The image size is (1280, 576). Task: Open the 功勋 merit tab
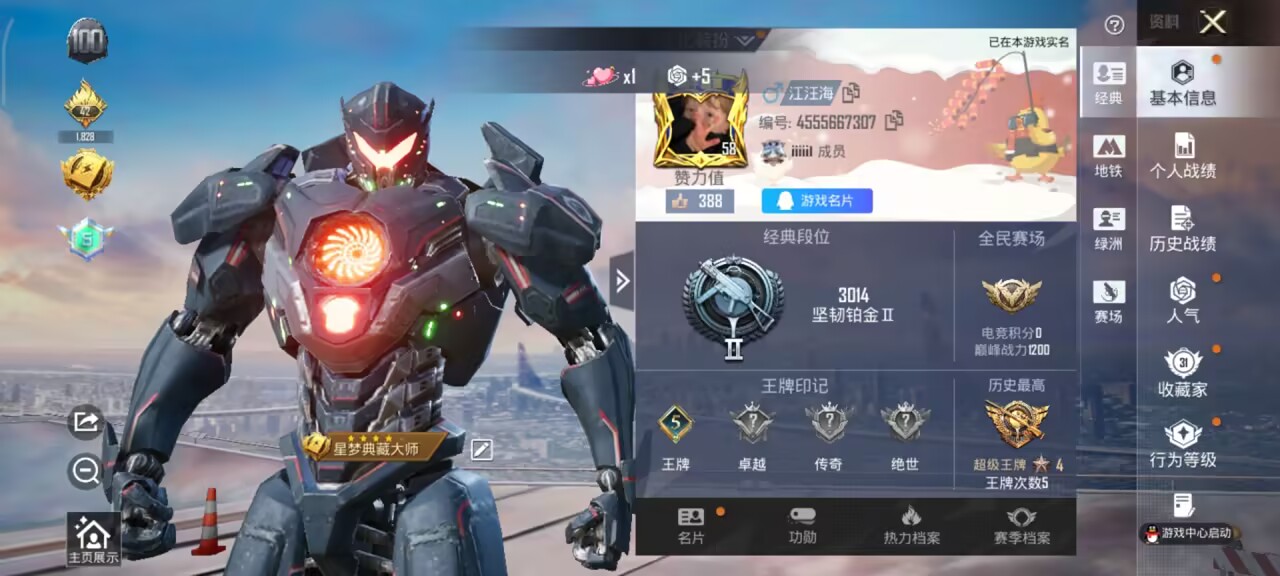[802, 526]
